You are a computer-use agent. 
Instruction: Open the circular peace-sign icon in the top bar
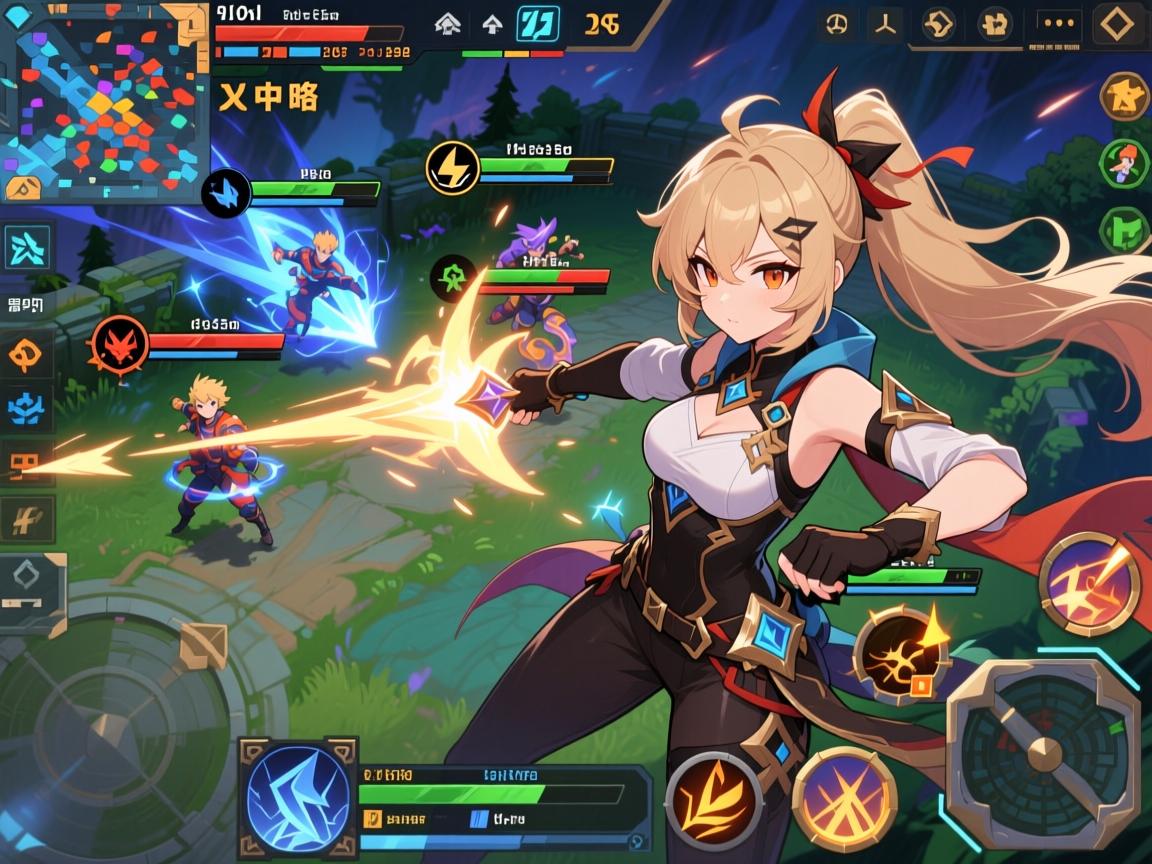tap(836, 24)
